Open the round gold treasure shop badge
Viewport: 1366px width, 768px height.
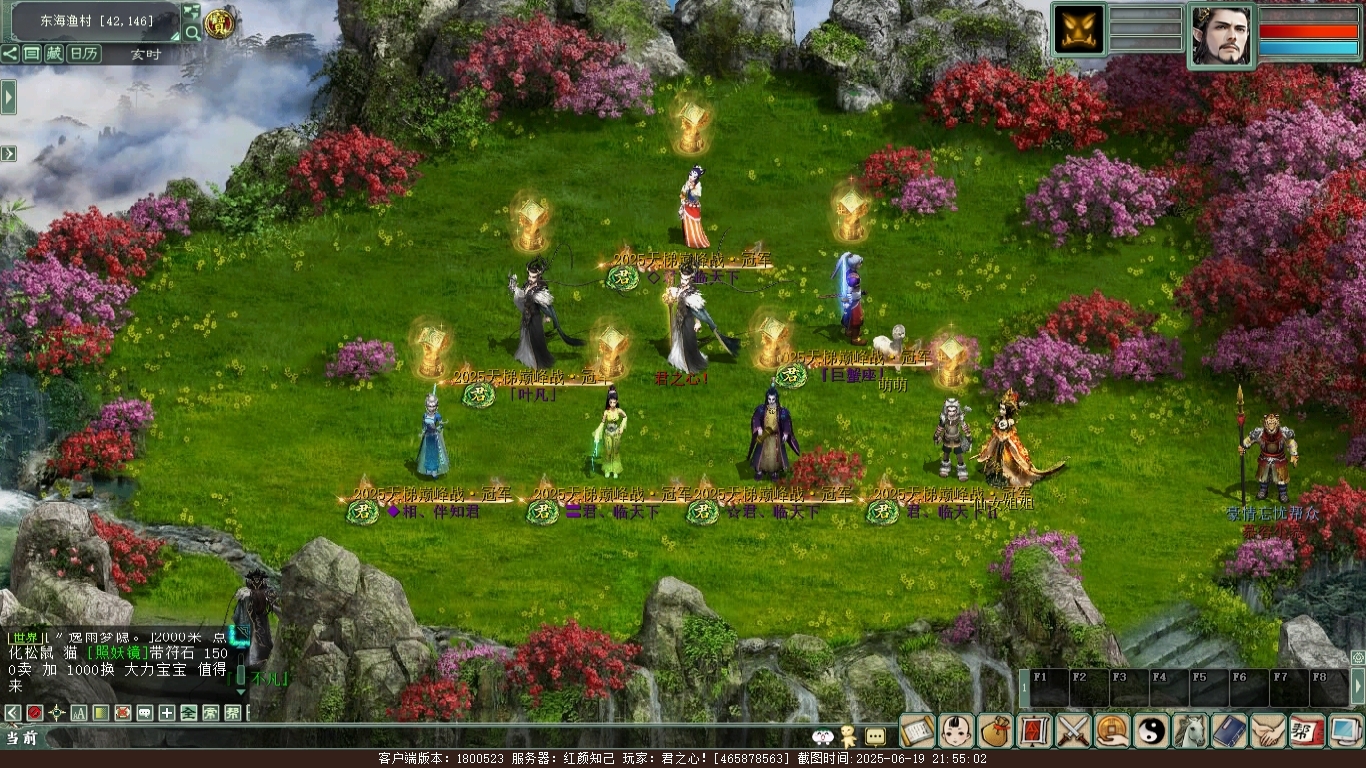tap(217, 22)
